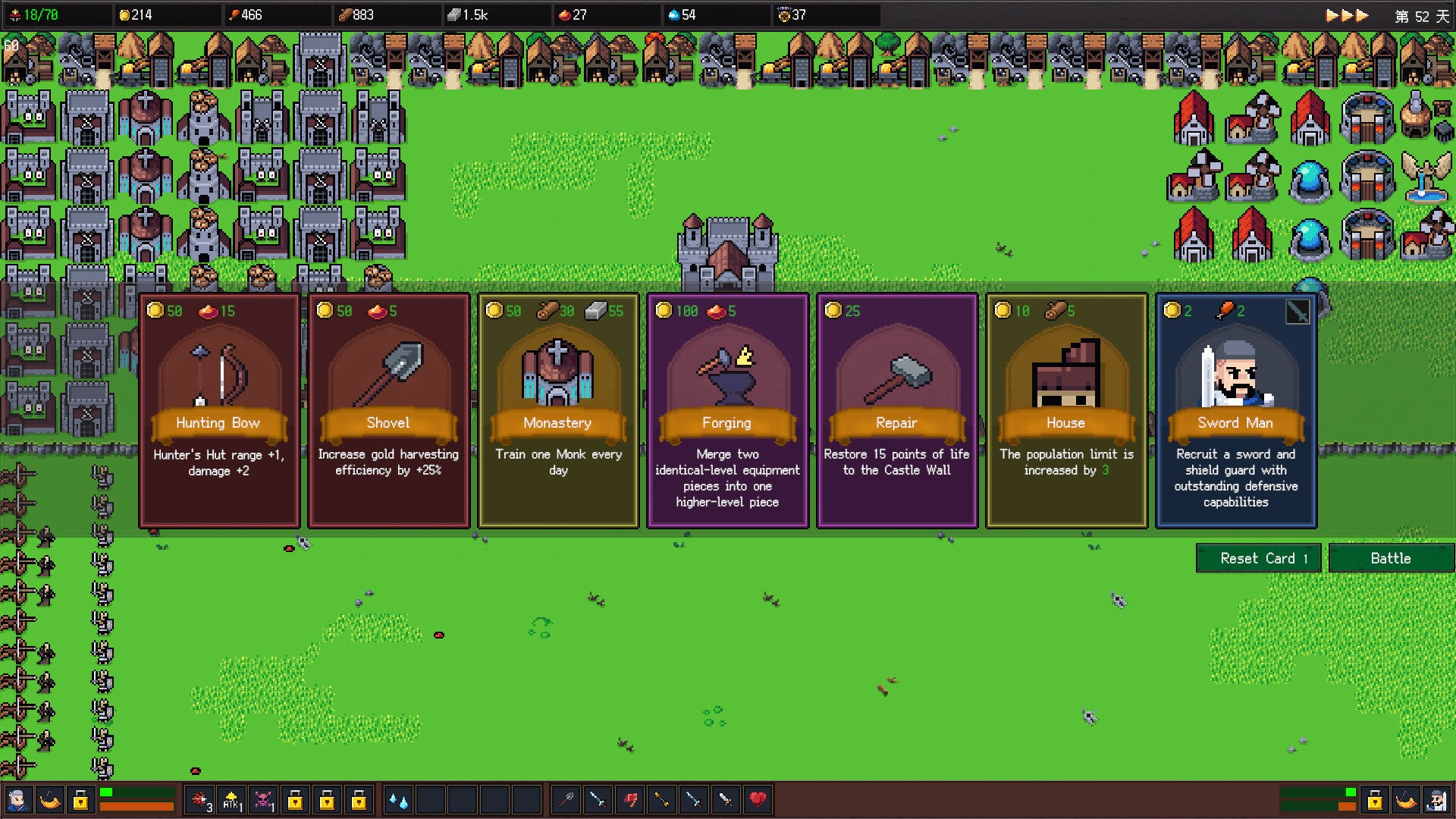Viewport: 1456px width, 819px height.
Task: Click the bearded swordsman portrait on right
Action: tap(1437, 800)
